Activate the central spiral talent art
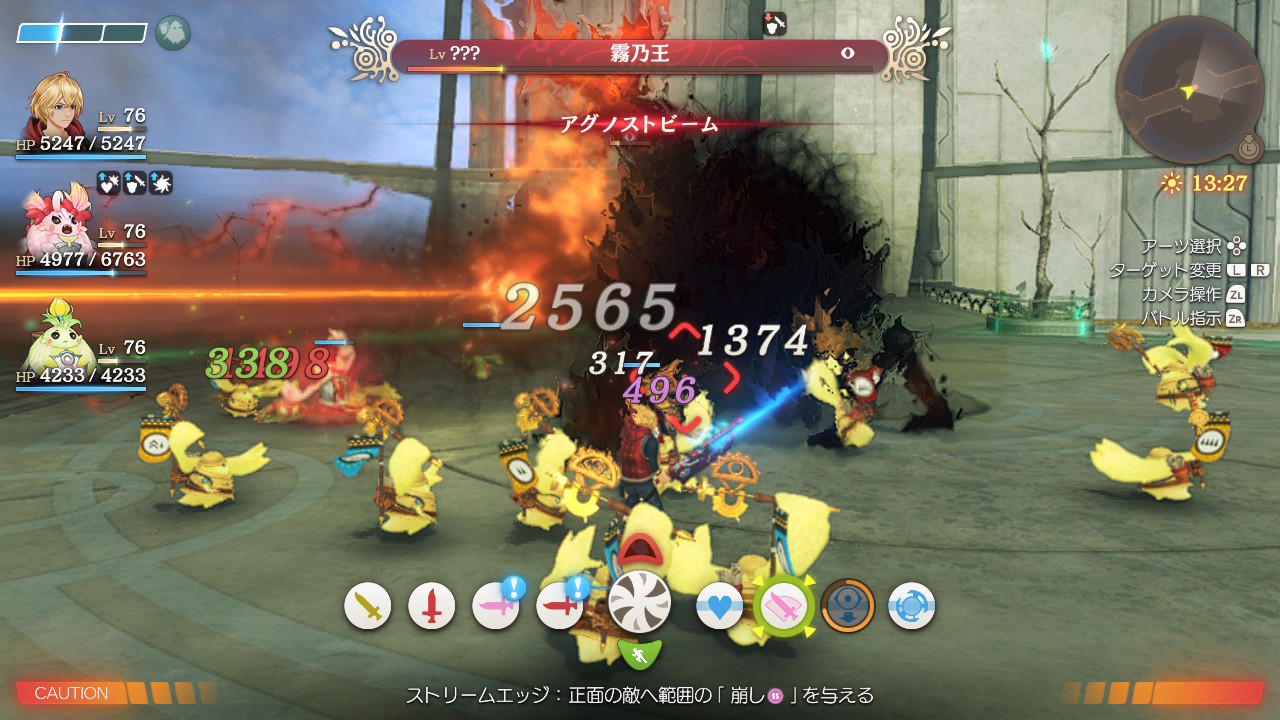The image size is (1280, 720). tap(640, 602)
